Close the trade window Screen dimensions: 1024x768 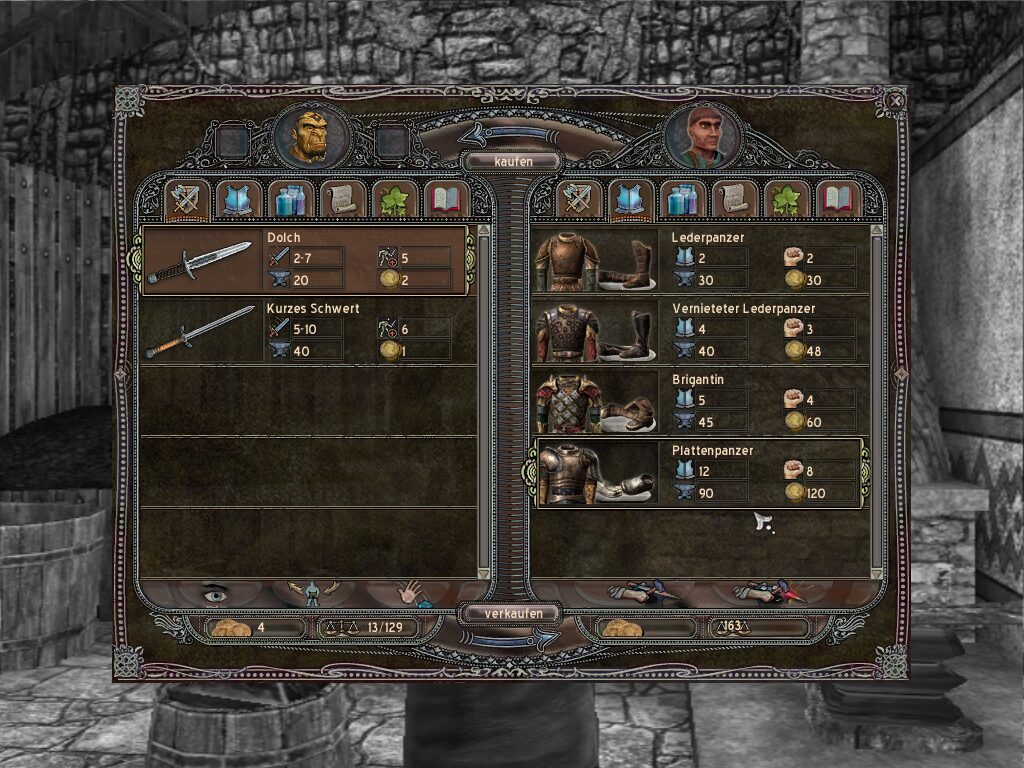(x=896, y=100)
